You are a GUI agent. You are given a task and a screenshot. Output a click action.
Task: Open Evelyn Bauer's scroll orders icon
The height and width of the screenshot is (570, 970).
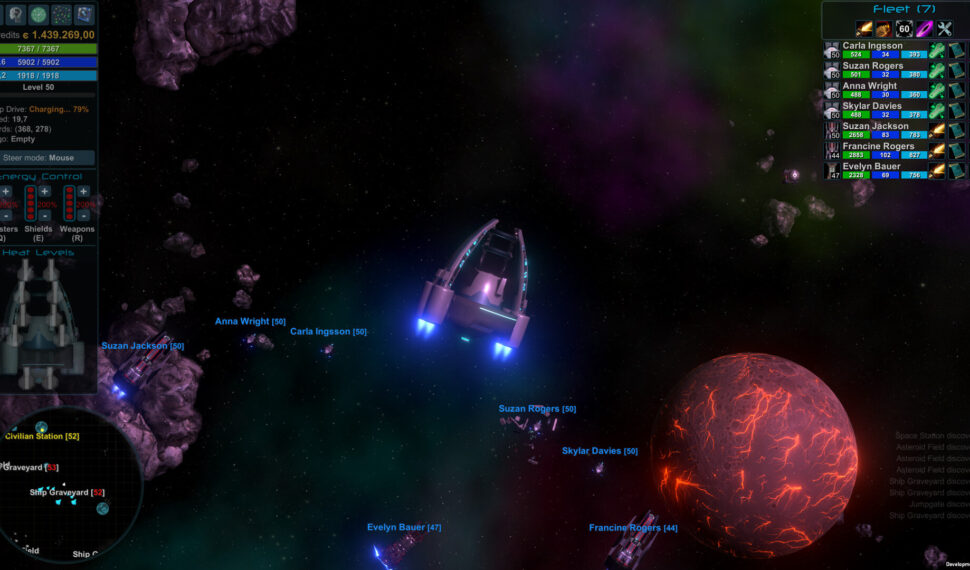click(957, 170)
